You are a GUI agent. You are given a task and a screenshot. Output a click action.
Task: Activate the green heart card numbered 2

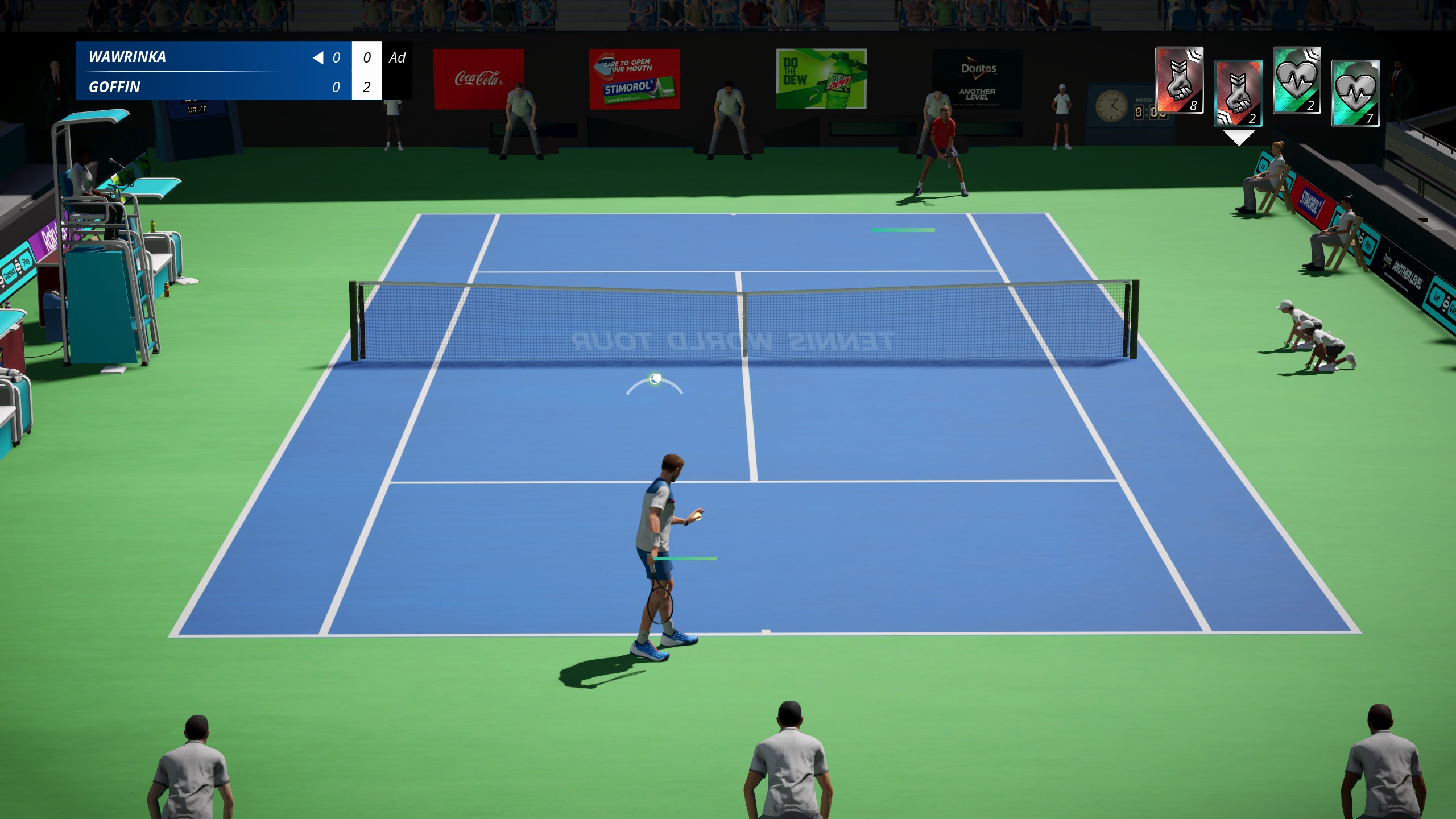click(1296, 80)
